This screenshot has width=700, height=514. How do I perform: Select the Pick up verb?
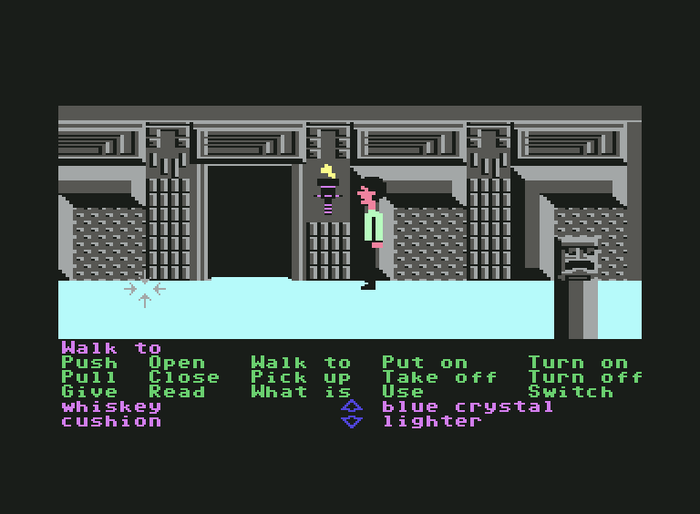(301, 377)
